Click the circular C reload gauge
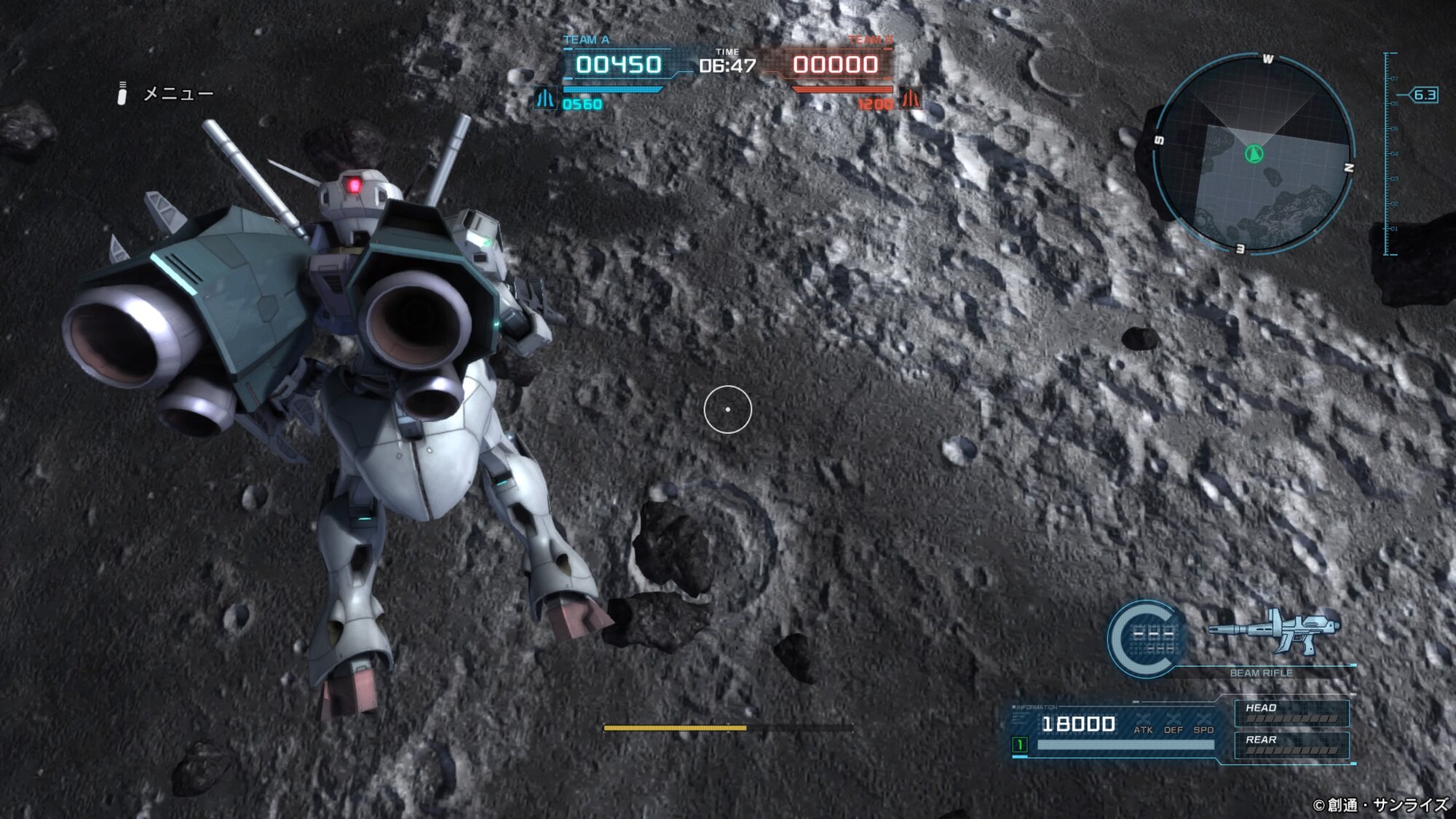 tap(1146, 638)
